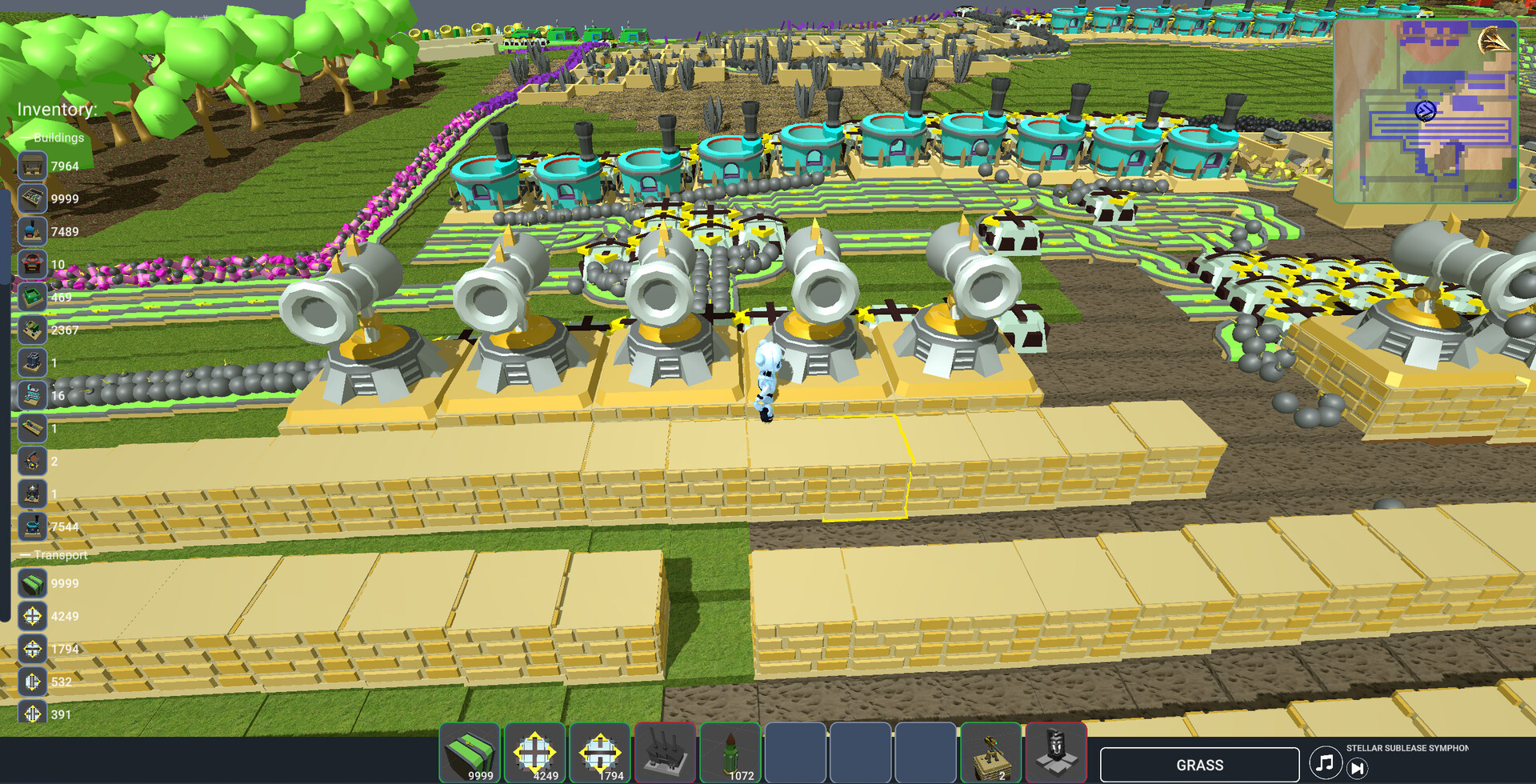Select the conveyor belt in the Transport inventory

click(32, 584)
